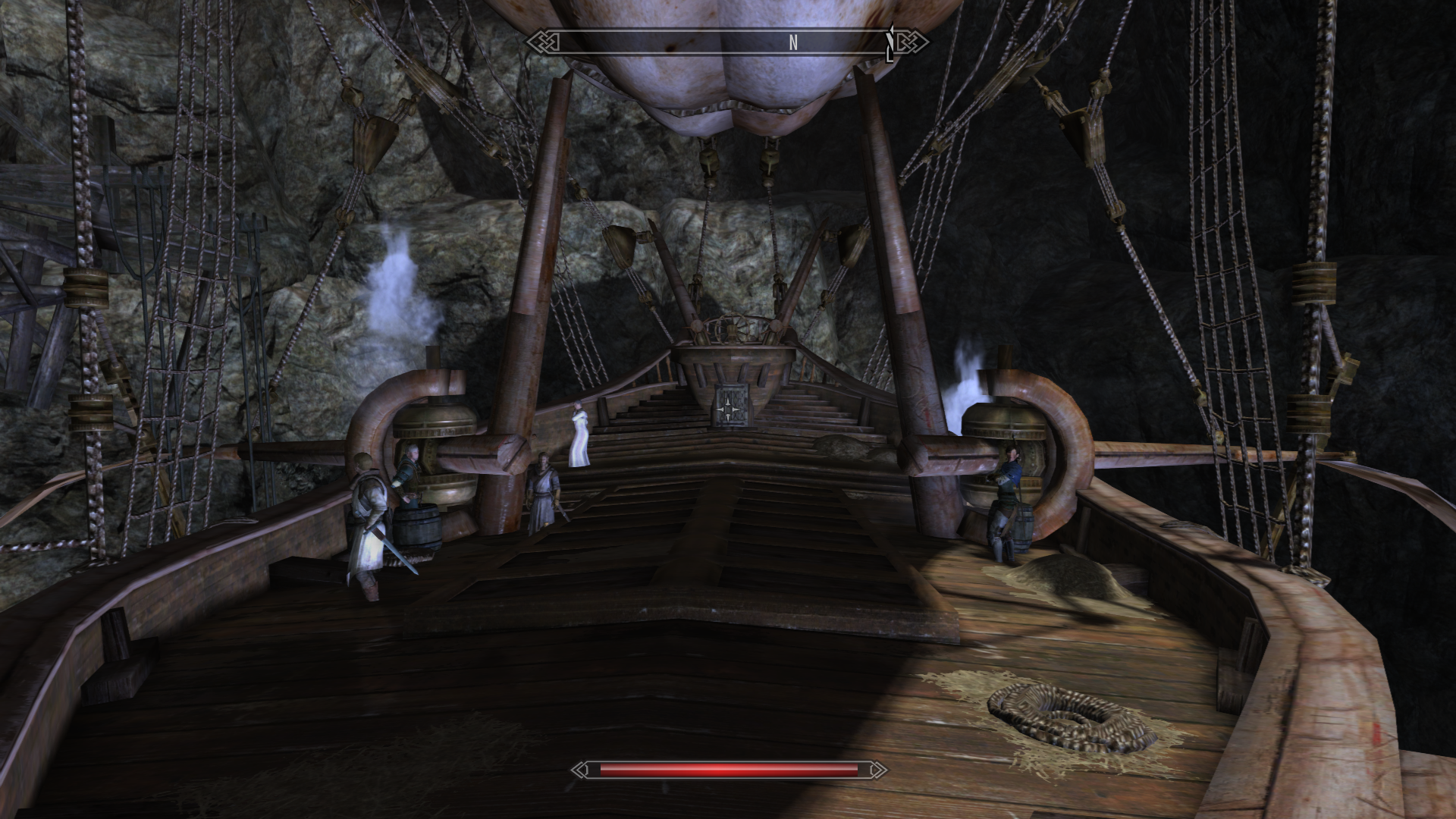
Task: Select the location marker on the compass
Action: (x=891, y=43)
